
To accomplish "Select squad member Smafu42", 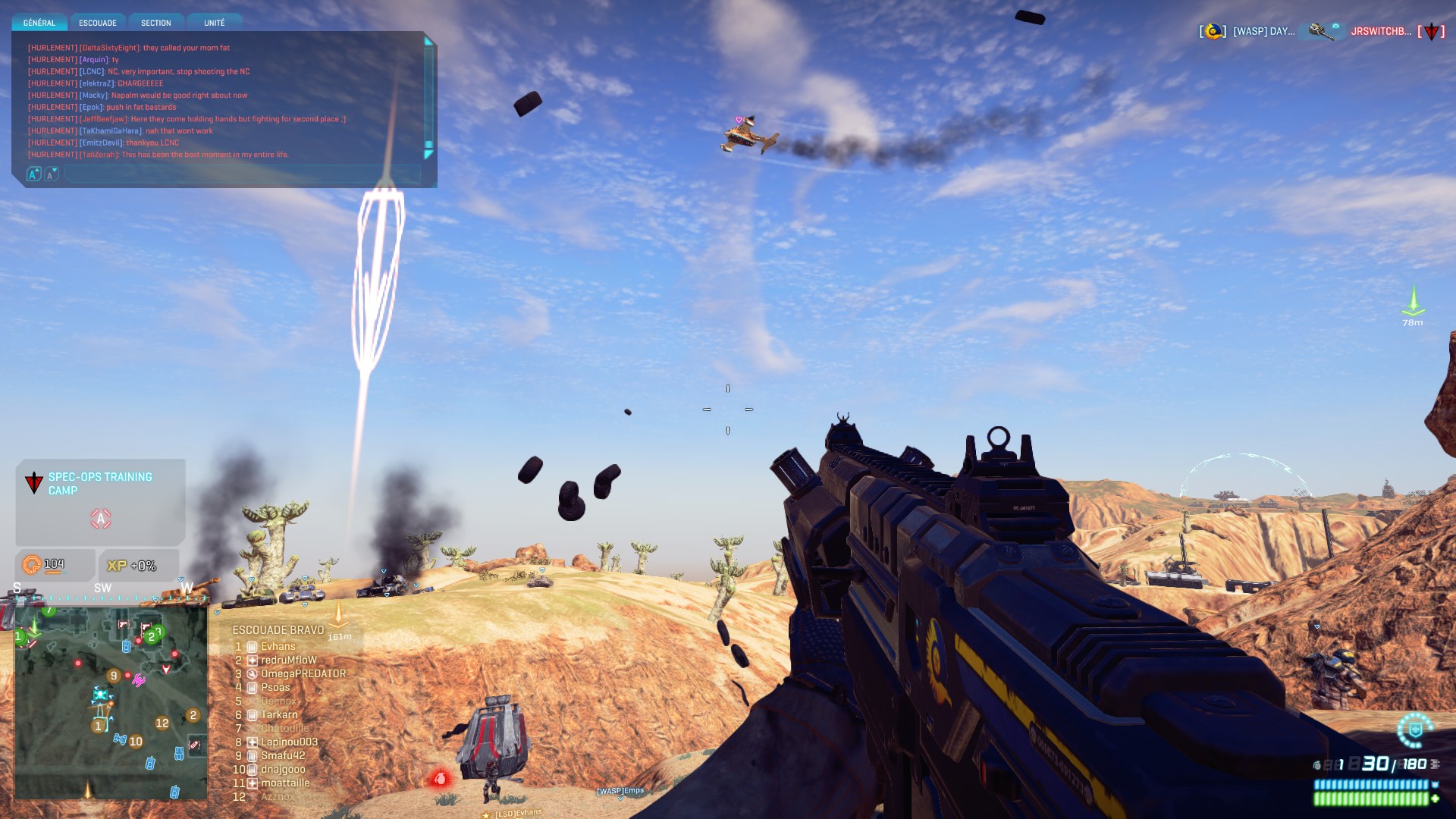I will [x=283, y=756].
